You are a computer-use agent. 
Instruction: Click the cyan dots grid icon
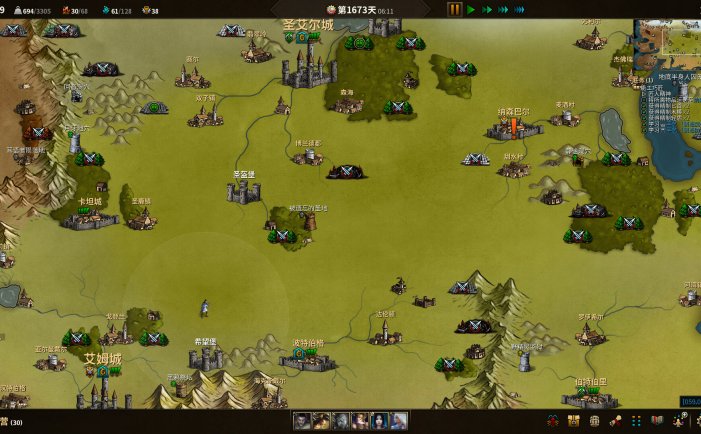[637, 421]
